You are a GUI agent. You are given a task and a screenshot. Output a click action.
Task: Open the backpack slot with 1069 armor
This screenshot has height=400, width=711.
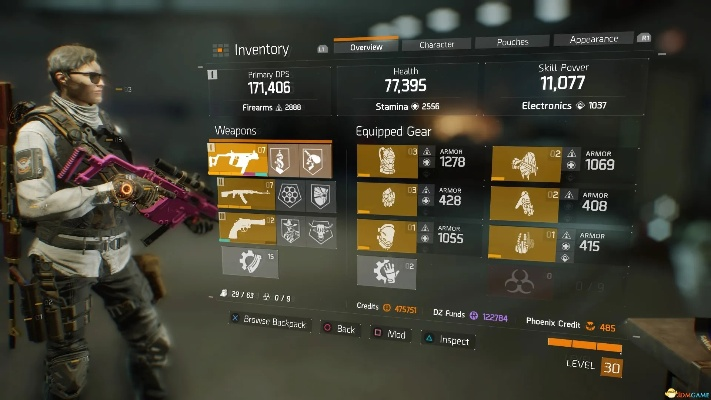pos(527,162)
